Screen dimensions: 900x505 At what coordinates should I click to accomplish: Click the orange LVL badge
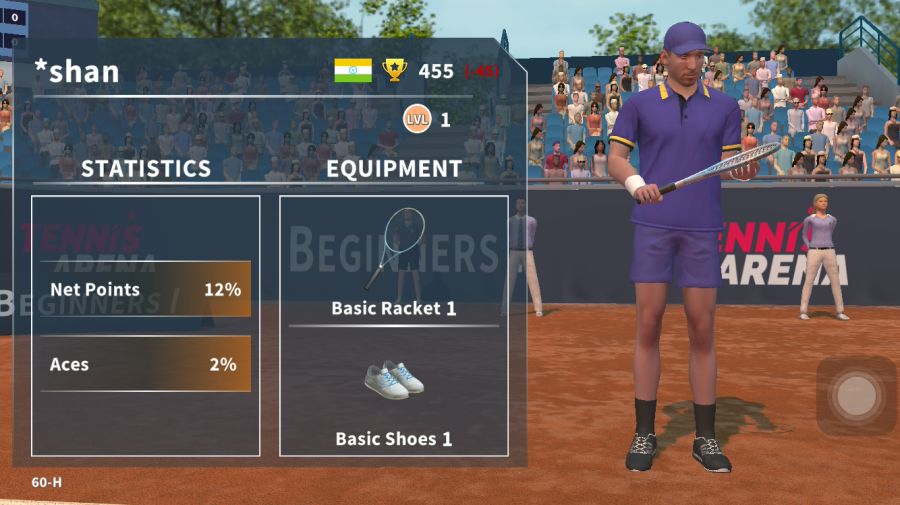pyautogui.click(x=417, y=120)
